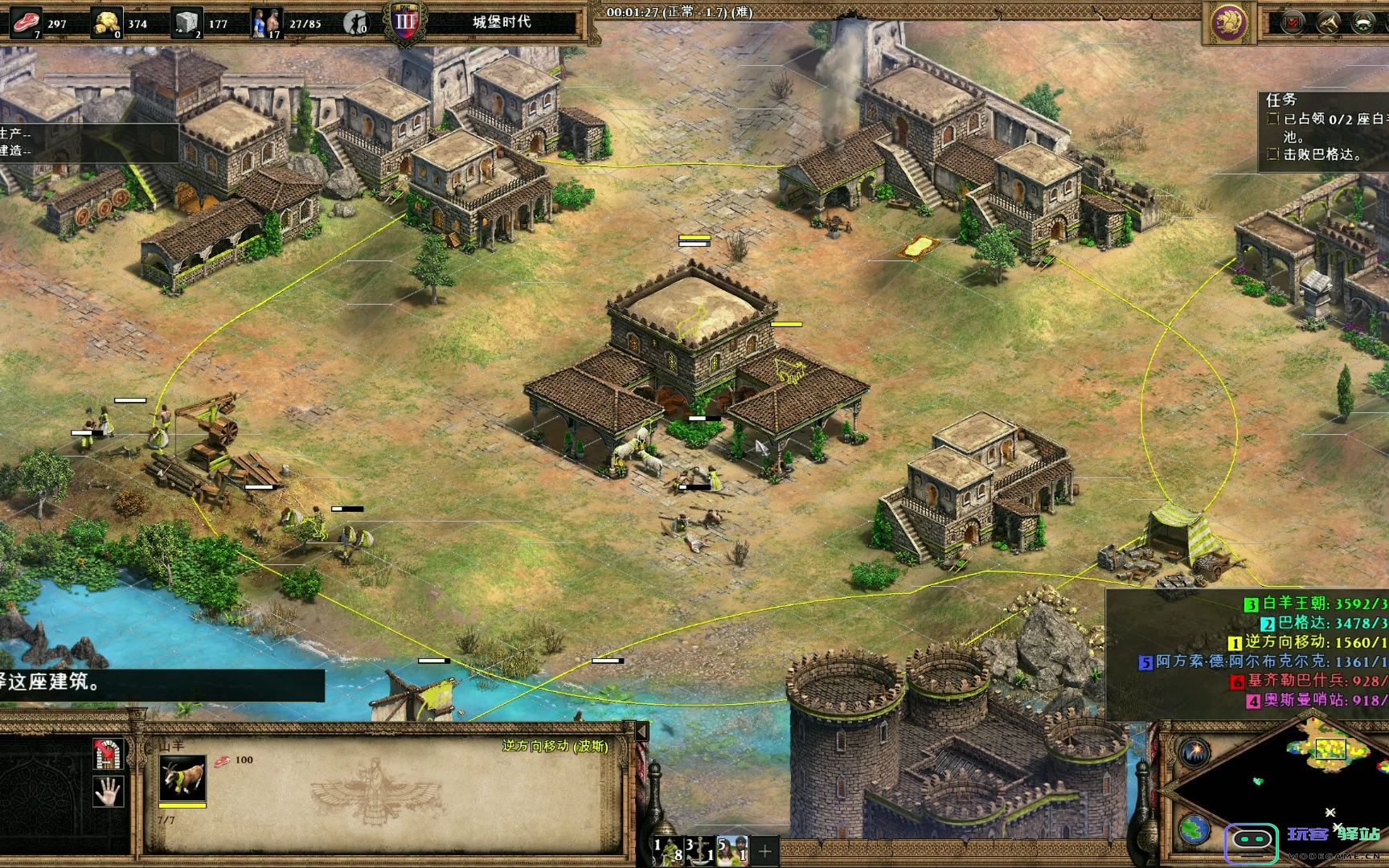Click the laurel banner menu icon

[x=1363, y=23]
